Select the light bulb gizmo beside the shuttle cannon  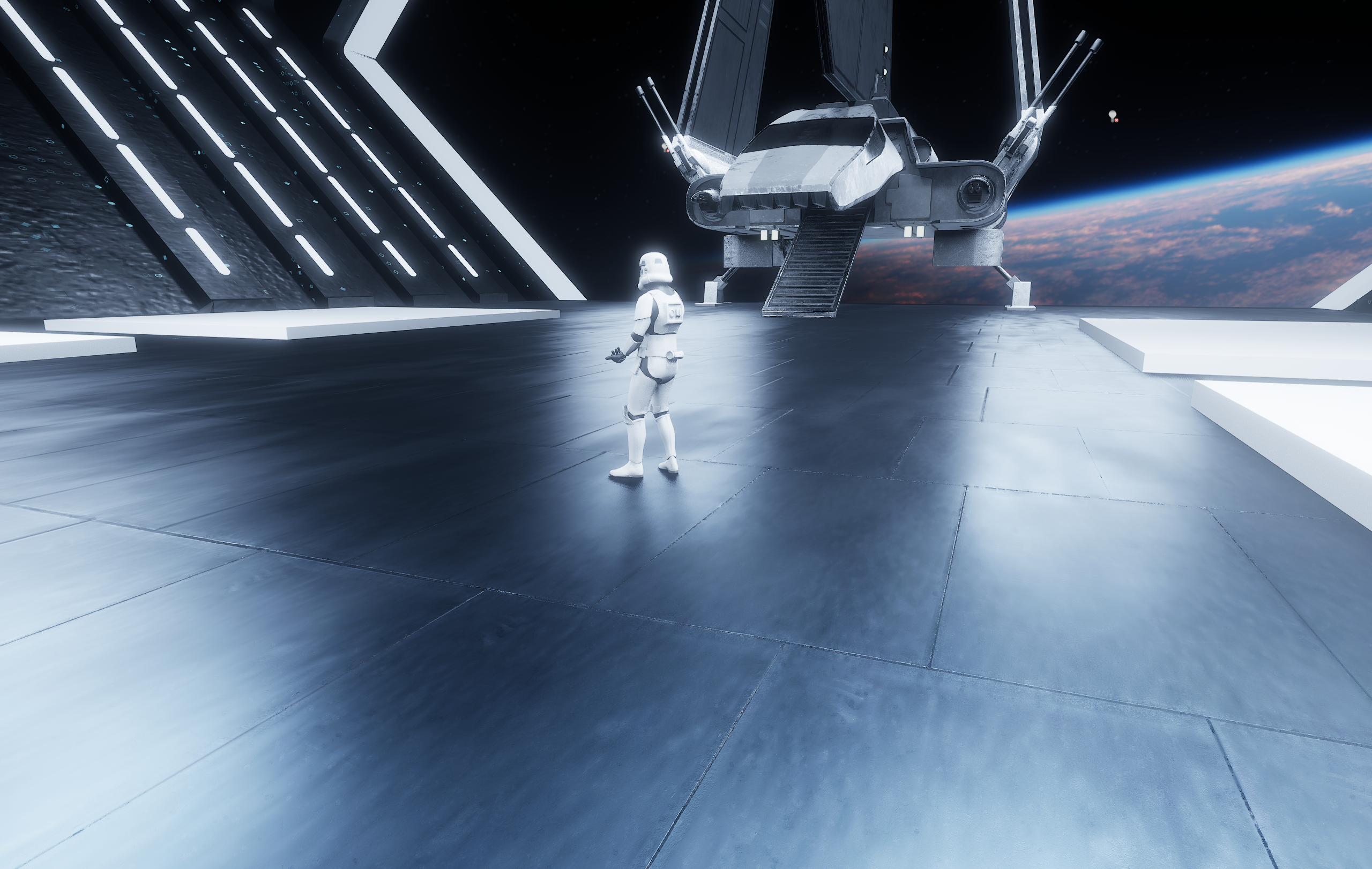[x=665, y=147]
